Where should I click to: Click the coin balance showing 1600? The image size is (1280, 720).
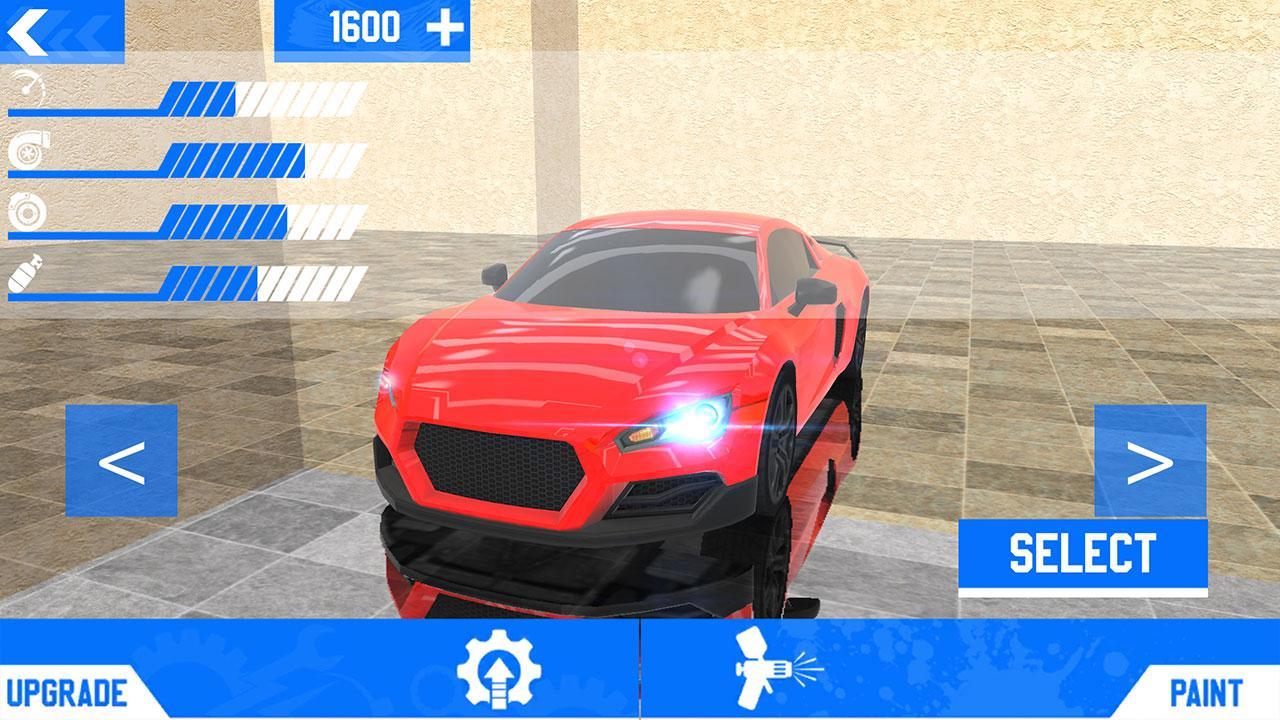point(365,25)
